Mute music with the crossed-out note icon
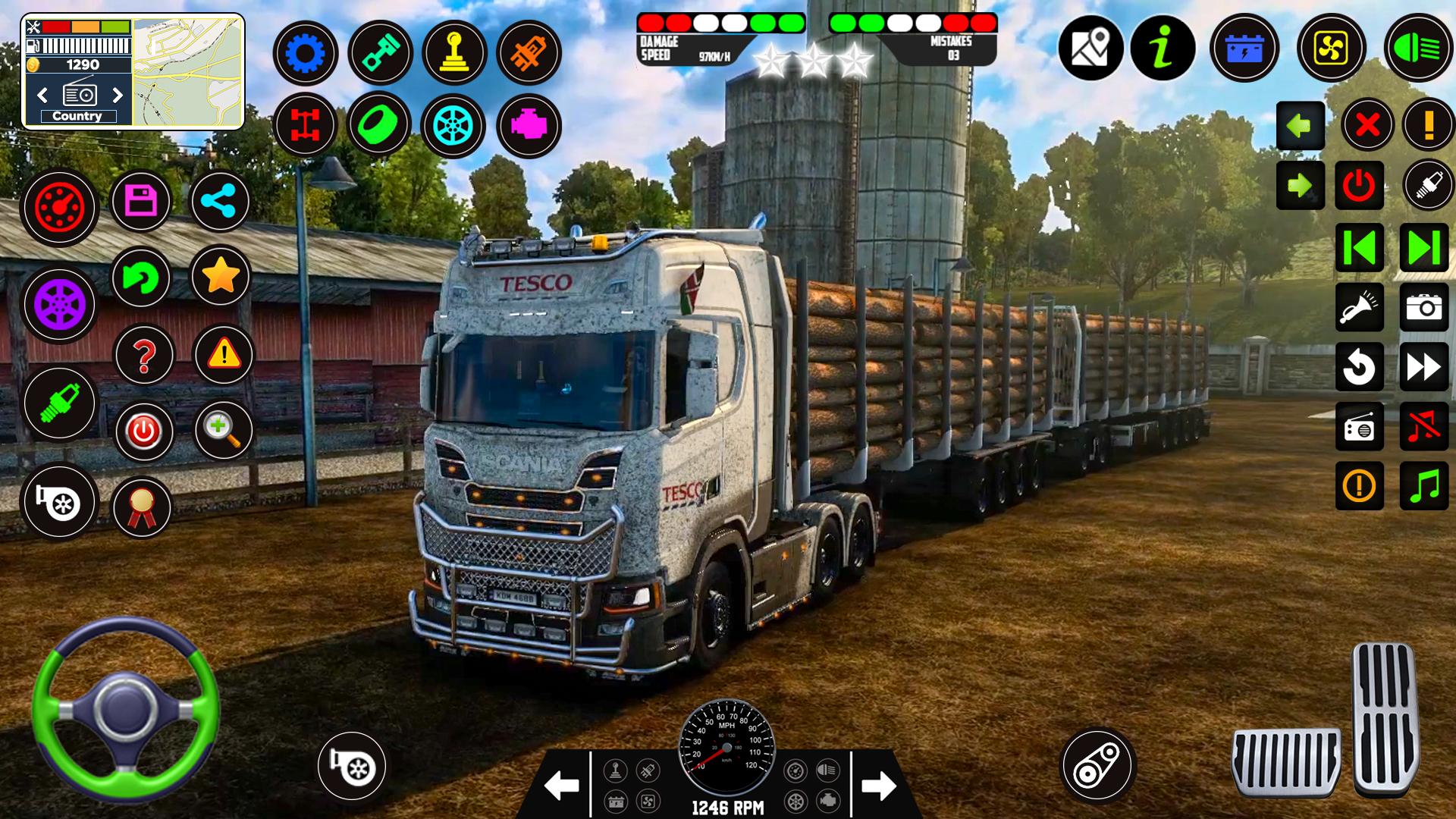The image size is (1456, 819). coord(1423,427)
